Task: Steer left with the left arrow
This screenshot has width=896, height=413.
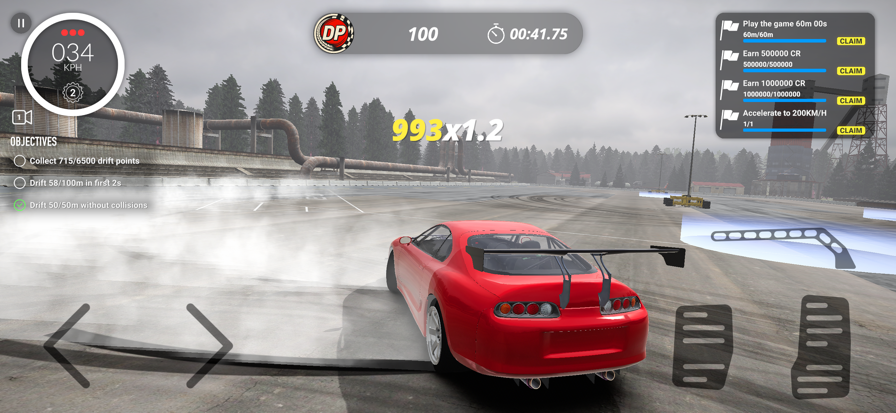Action: click(68, 346)
